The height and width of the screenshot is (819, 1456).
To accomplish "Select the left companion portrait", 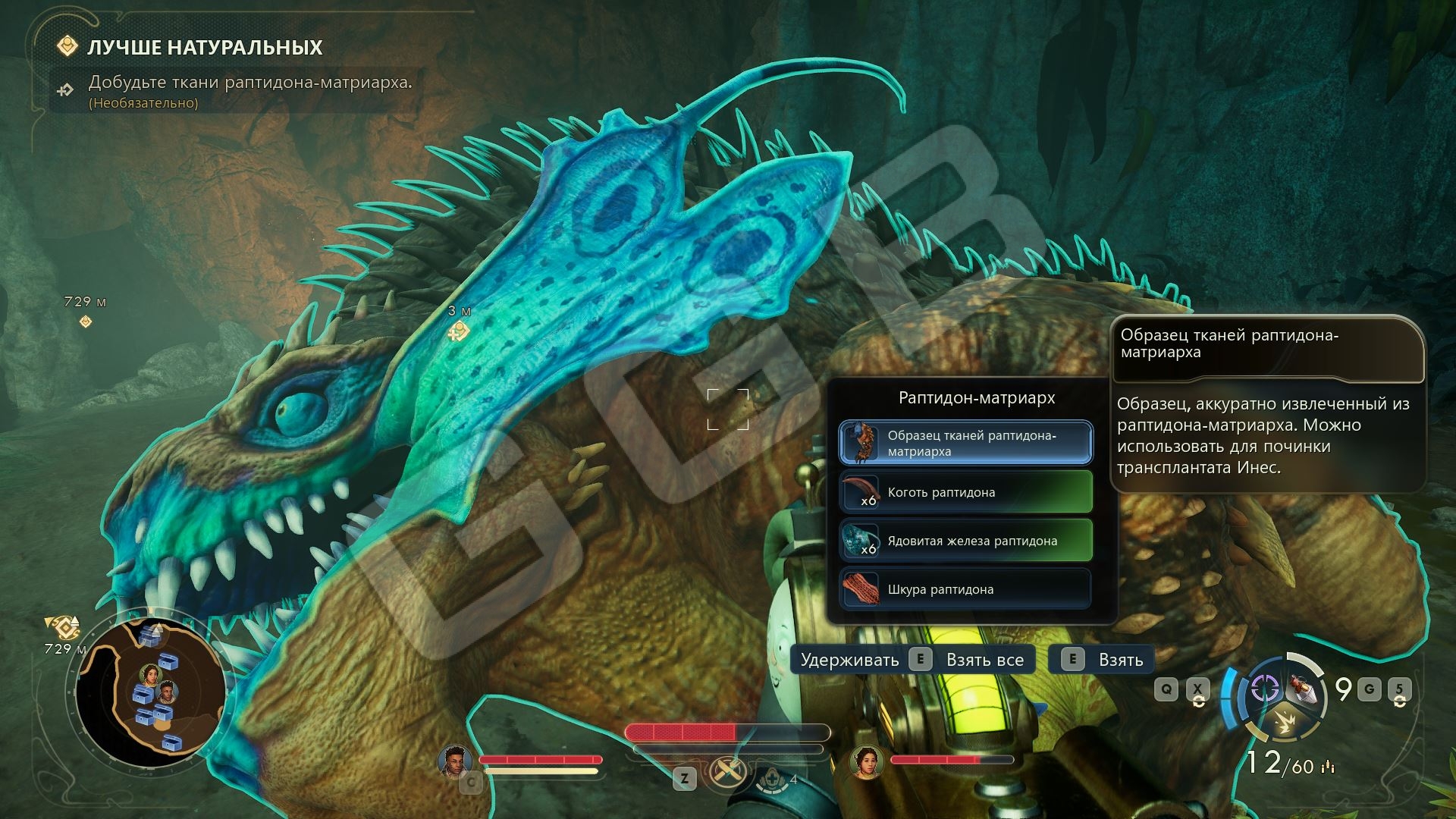I will click(x=454, y=761).
